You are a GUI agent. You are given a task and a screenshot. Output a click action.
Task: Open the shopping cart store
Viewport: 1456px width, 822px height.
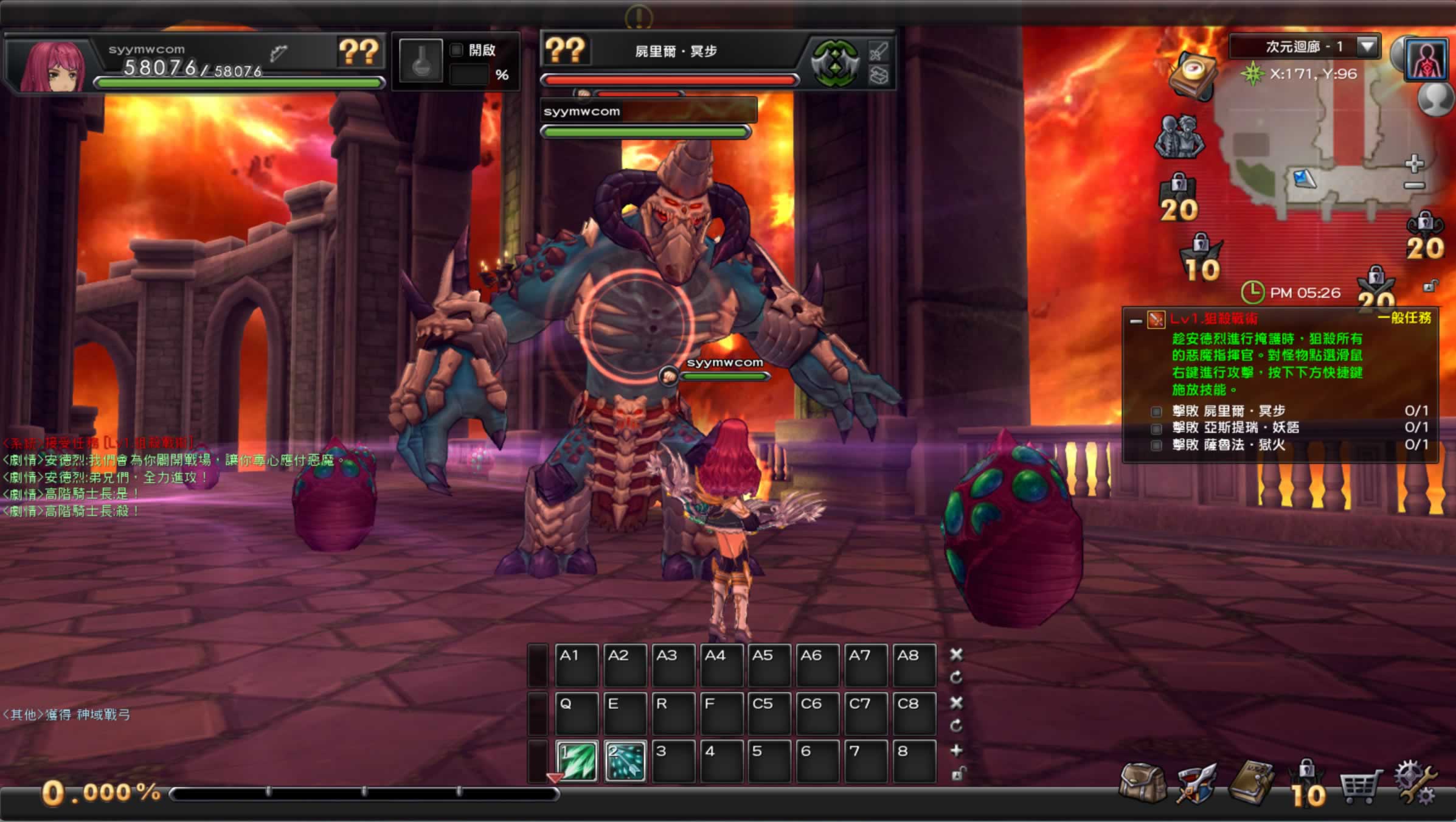[x=1360, y=785]
